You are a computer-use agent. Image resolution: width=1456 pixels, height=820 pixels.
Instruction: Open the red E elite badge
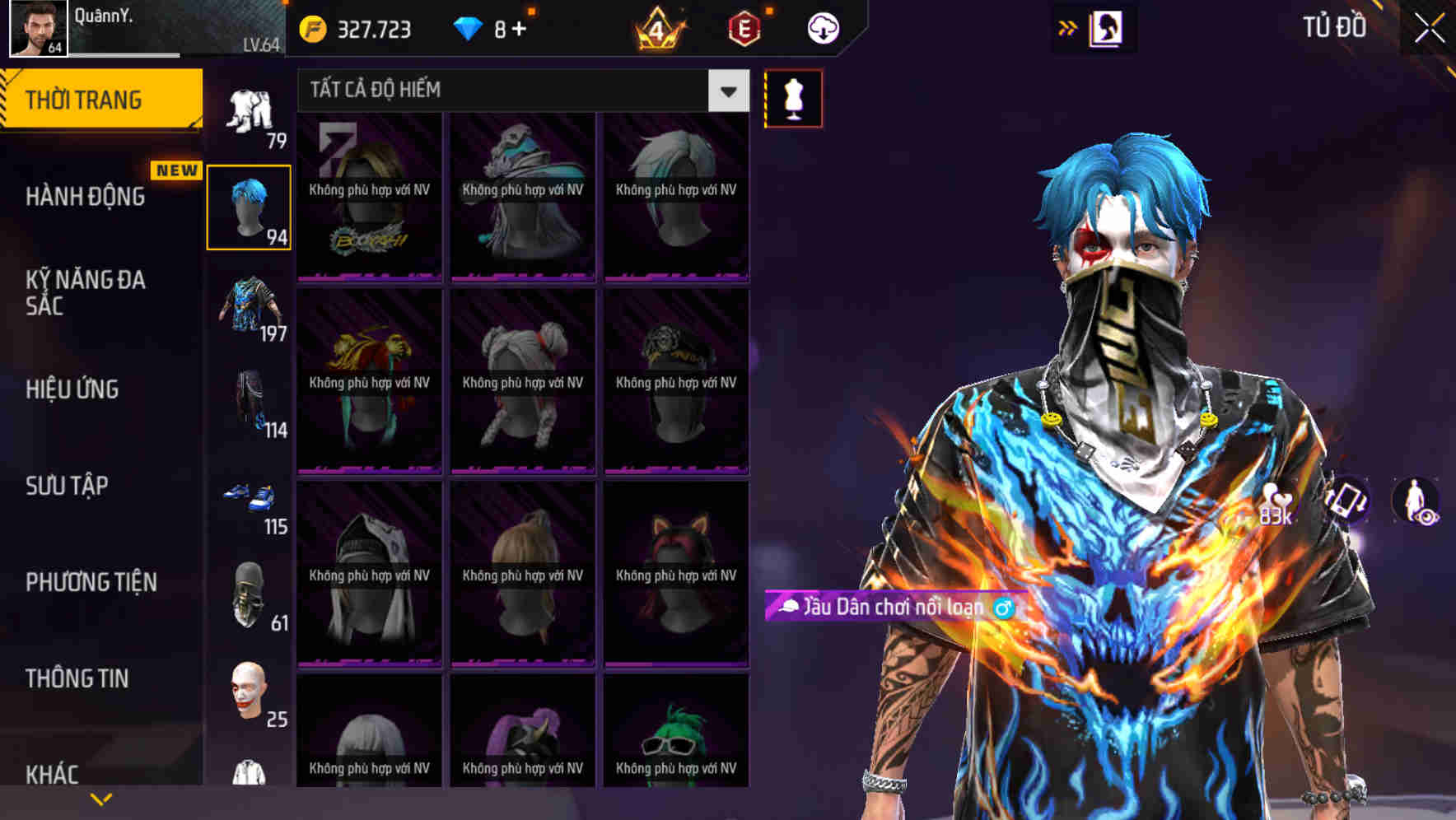744,27
